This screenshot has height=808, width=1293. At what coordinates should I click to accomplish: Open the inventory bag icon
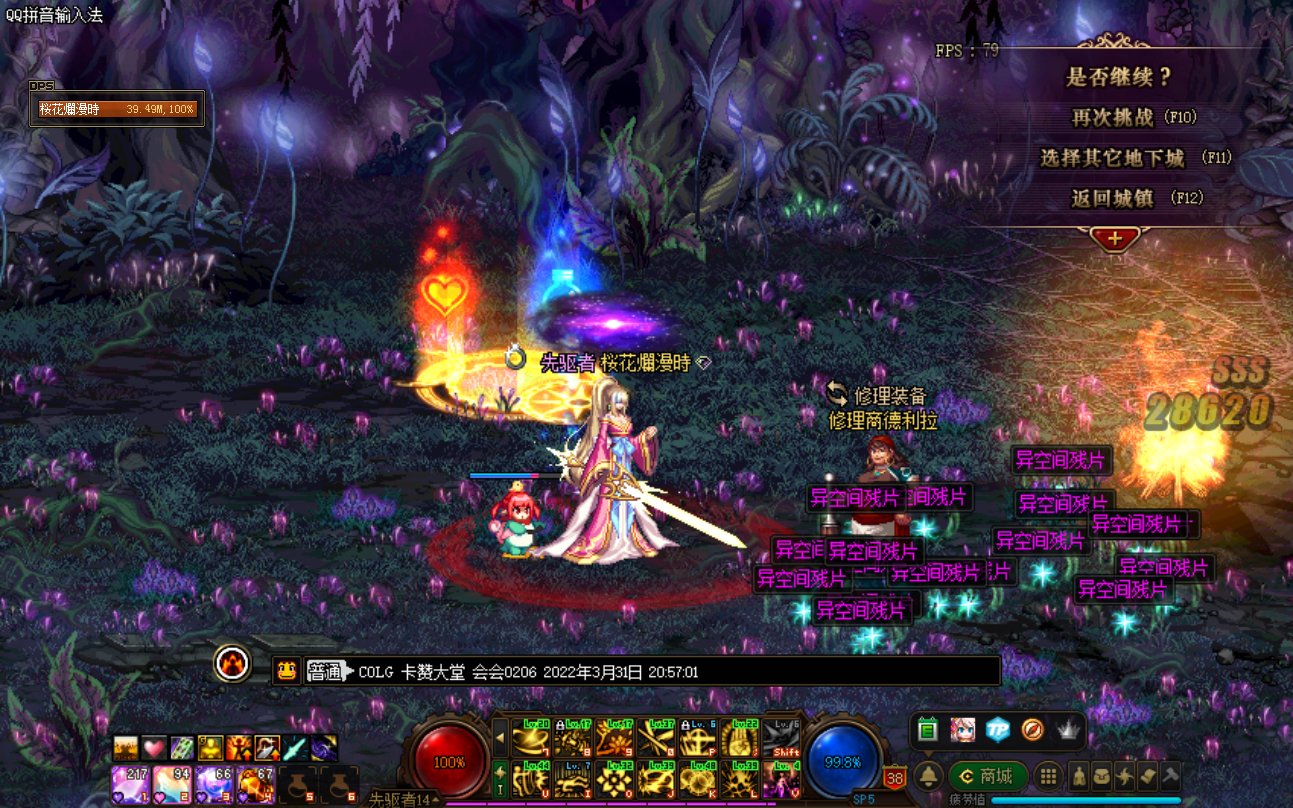pyautogui.click(x=1101, y=775)
